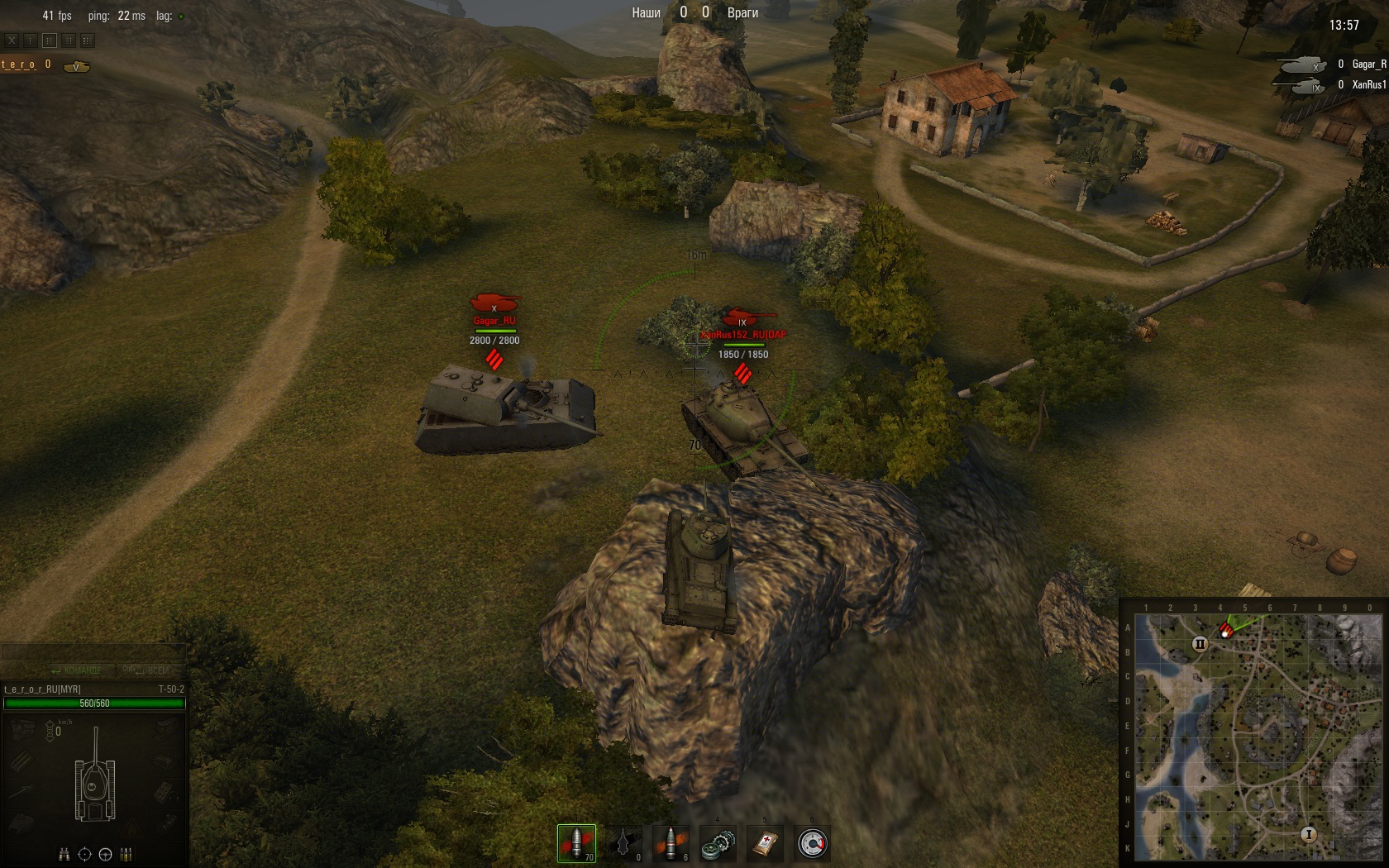Image resolution: width=1389 pixels, height=868 pixels.
Task: Click the crosshair gunner icon
Action: 84,855
